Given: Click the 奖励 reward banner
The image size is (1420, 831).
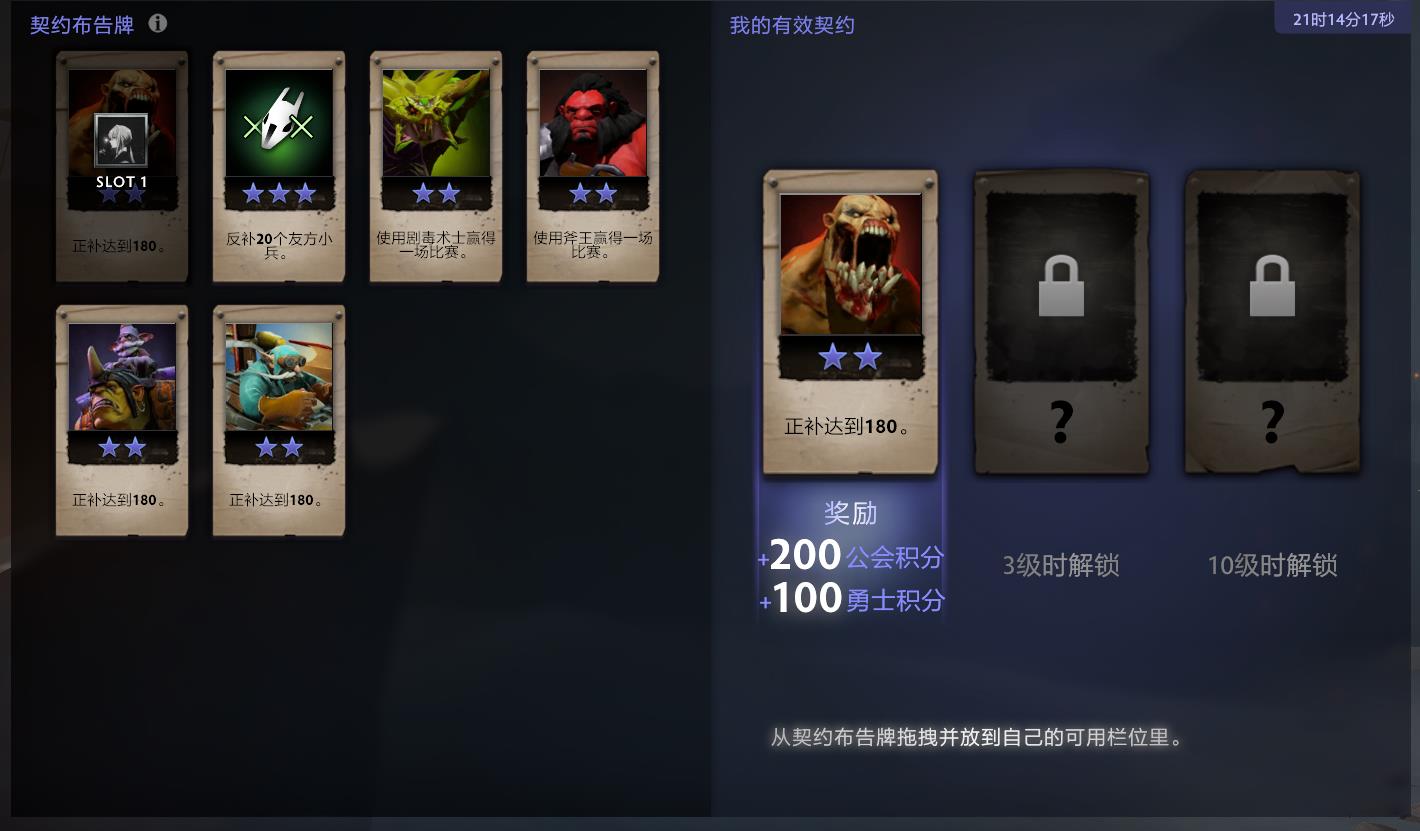Looking at the screenshot, I should point(849,513).
